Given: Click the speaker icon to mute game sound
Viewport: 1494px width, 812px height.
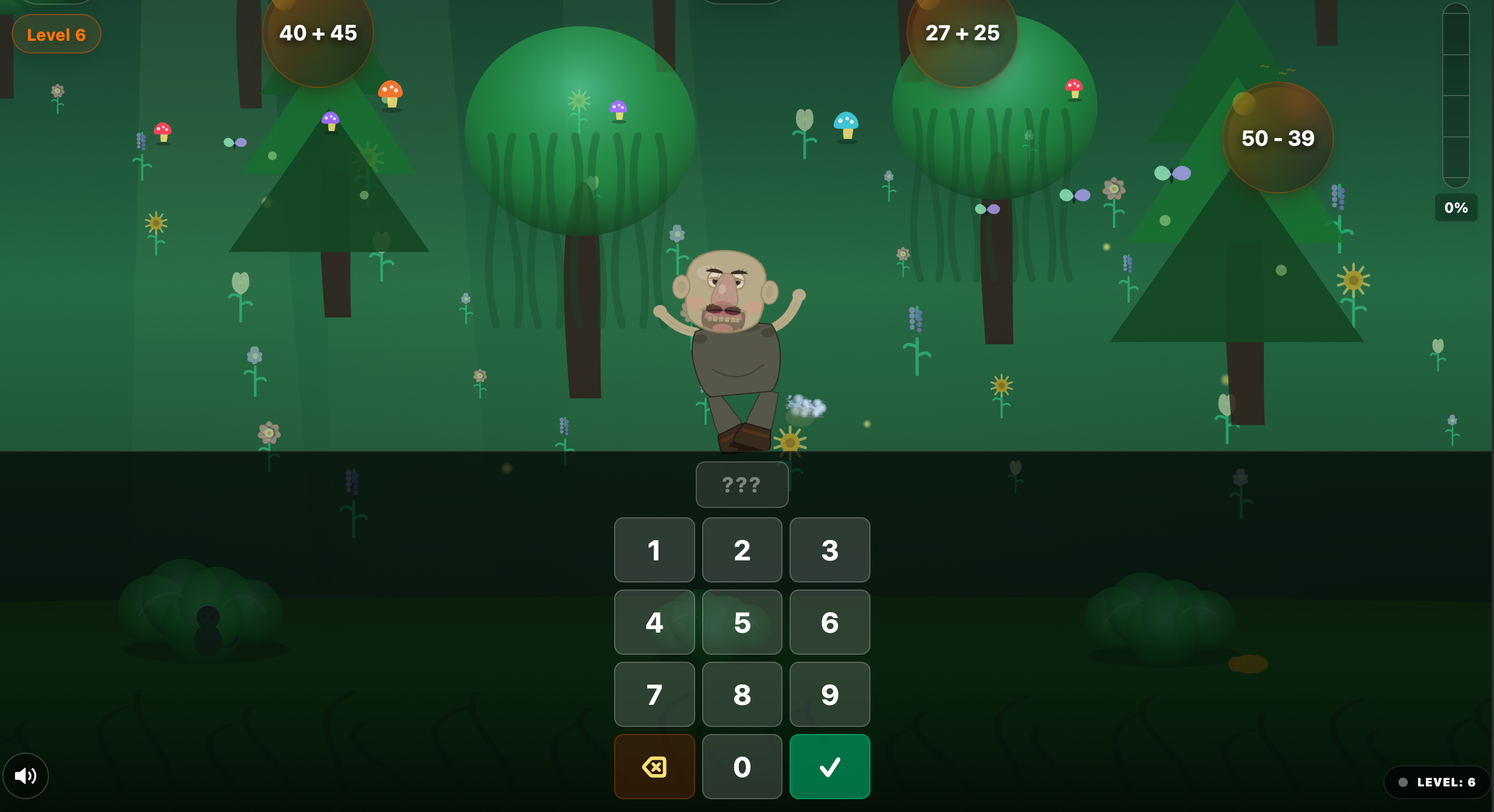Looking at the screenshot, I should (x=25, y=775).
